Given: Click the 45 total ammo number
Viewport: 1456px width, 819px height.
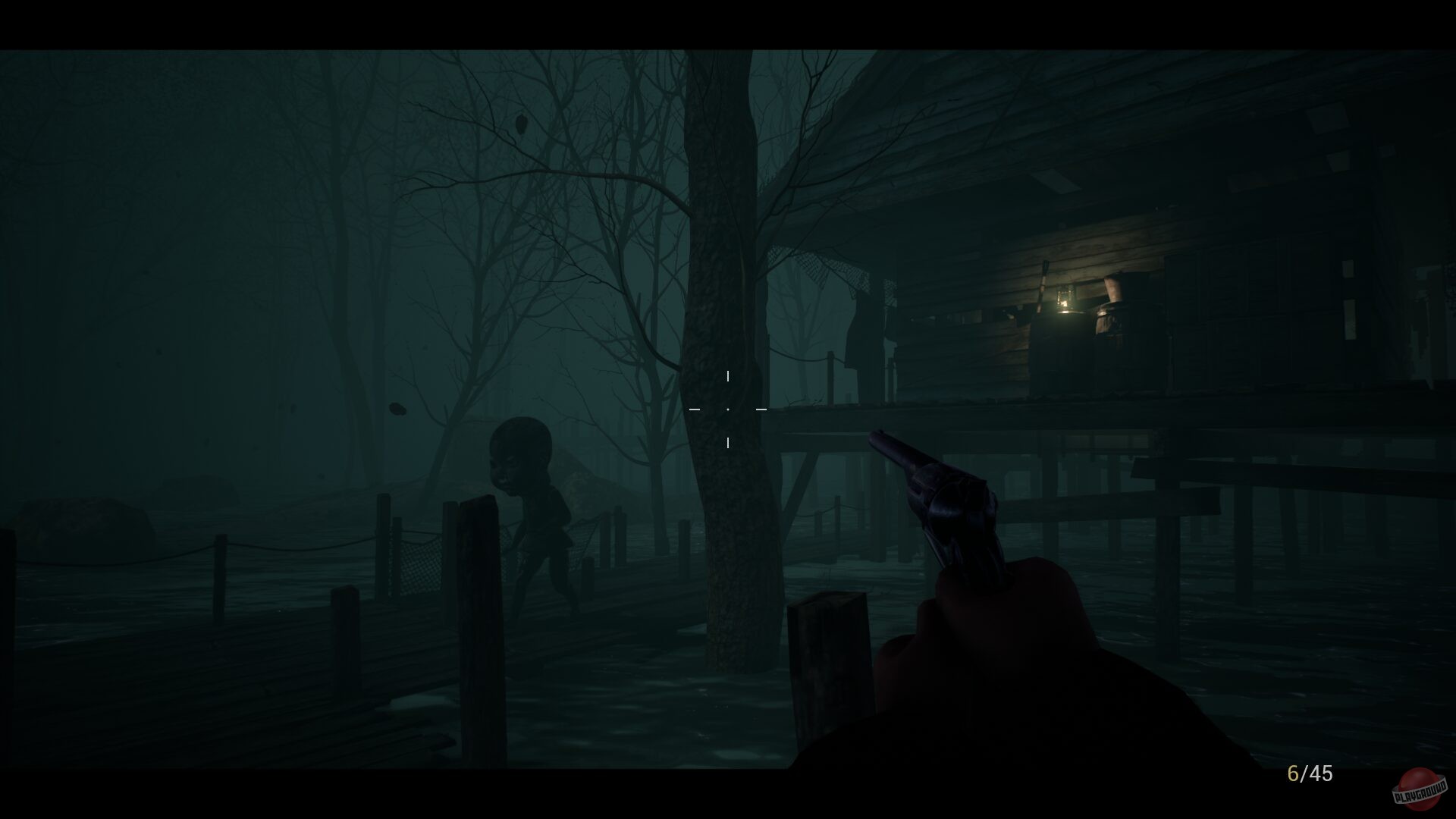Looking at the screenshot, I should coord(1321,774).
